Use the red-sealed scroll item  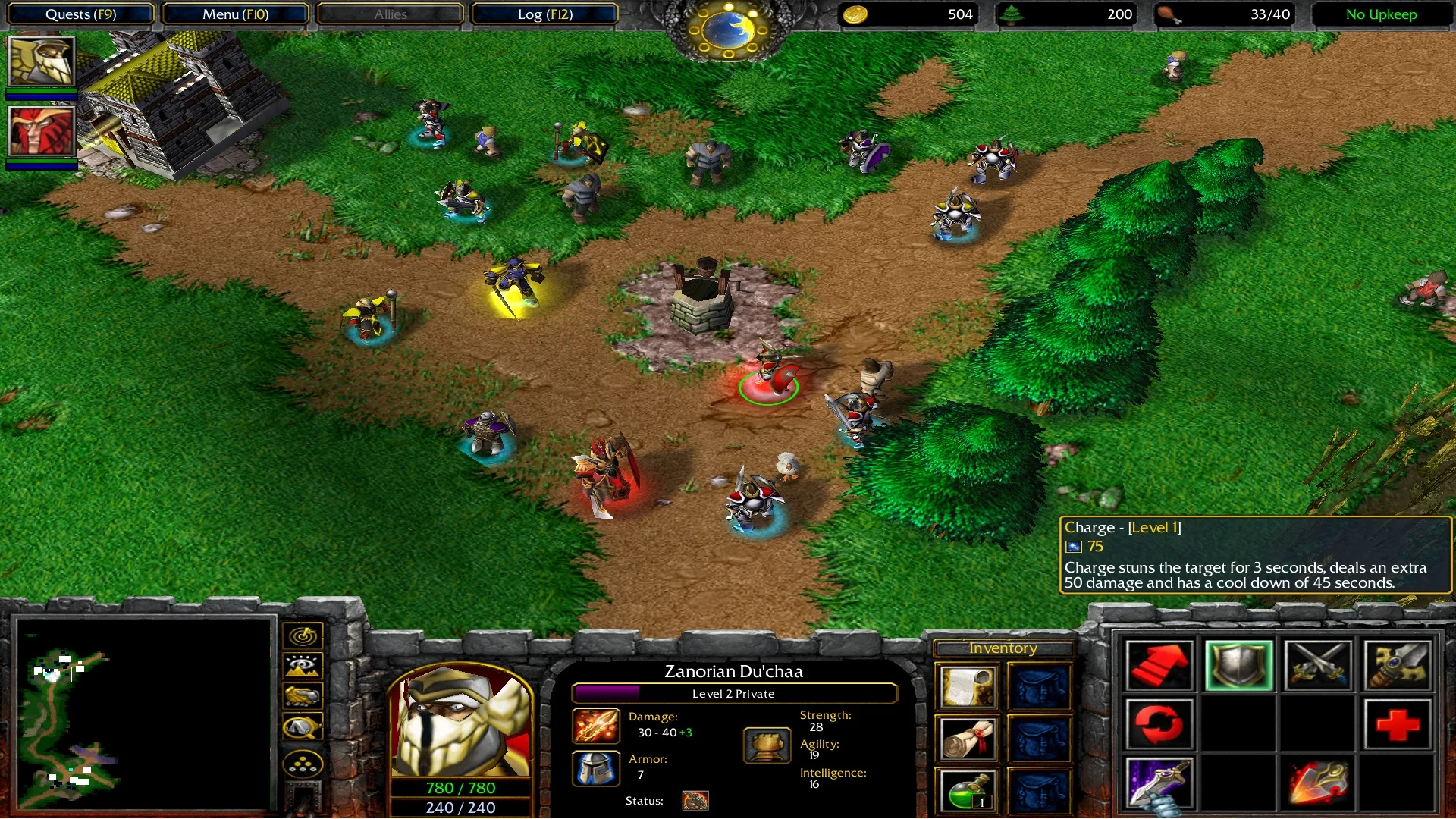point(967,739)
